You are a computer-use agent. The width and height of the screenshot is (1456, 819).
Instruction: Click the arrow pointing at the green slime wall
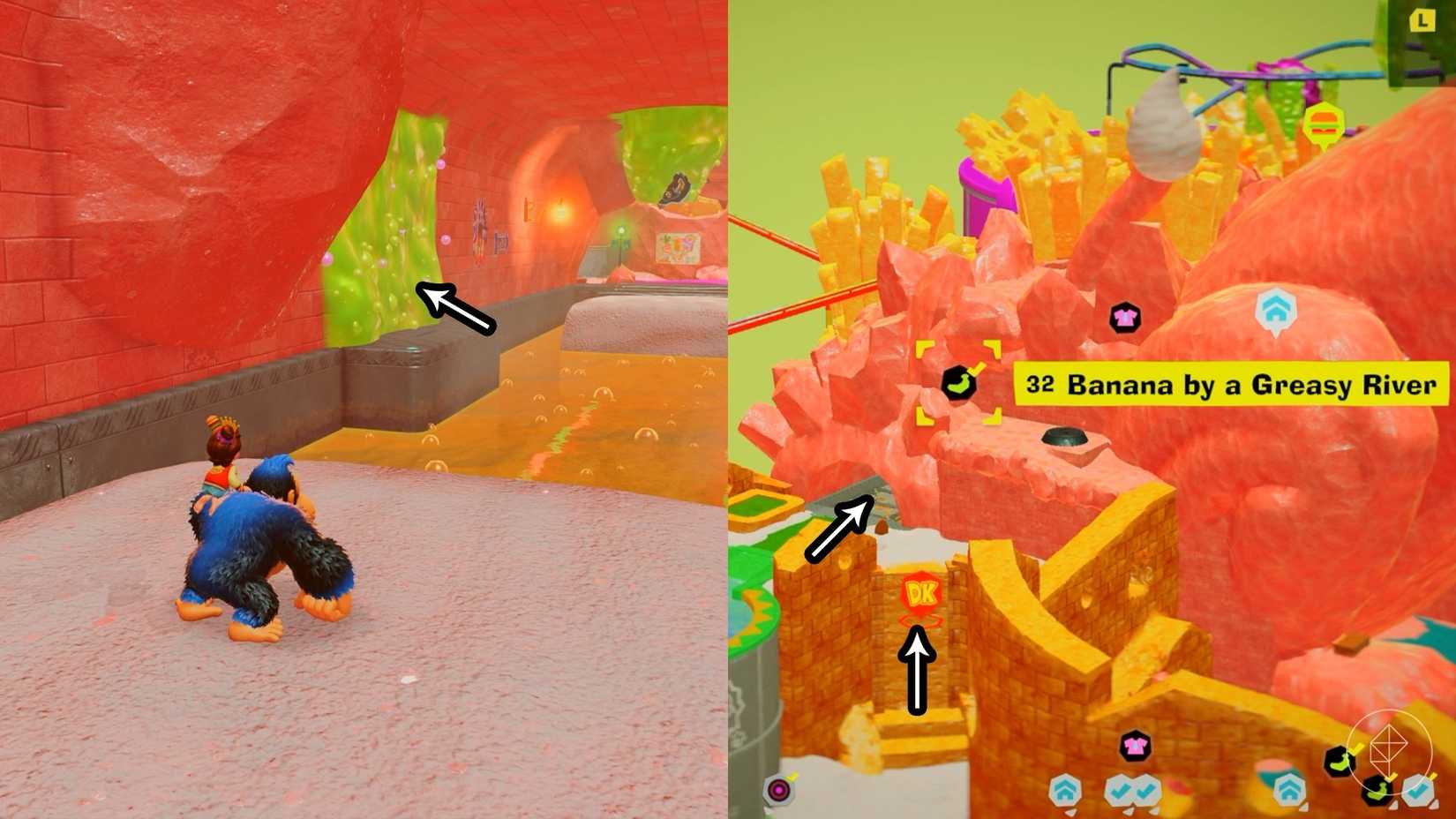[454, 309]
